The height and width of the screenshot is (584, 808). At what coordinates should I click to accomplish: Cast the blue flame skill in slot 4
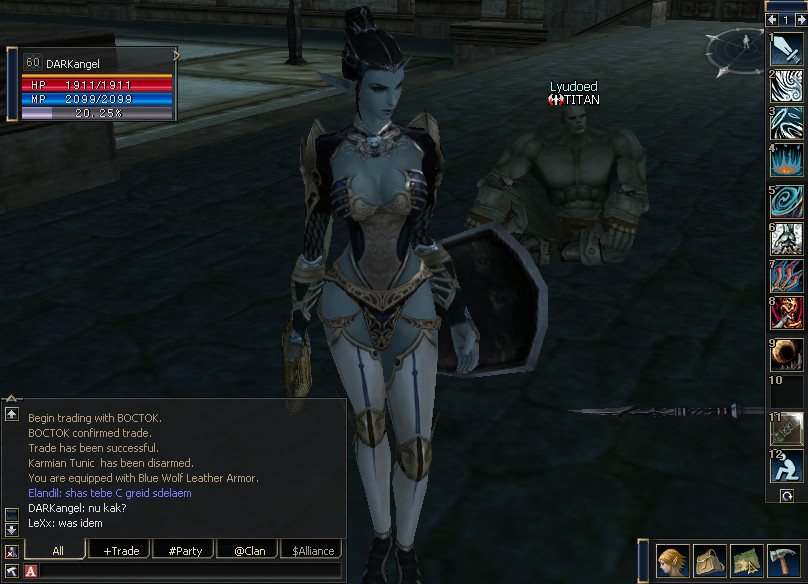[x=787, y=162]
